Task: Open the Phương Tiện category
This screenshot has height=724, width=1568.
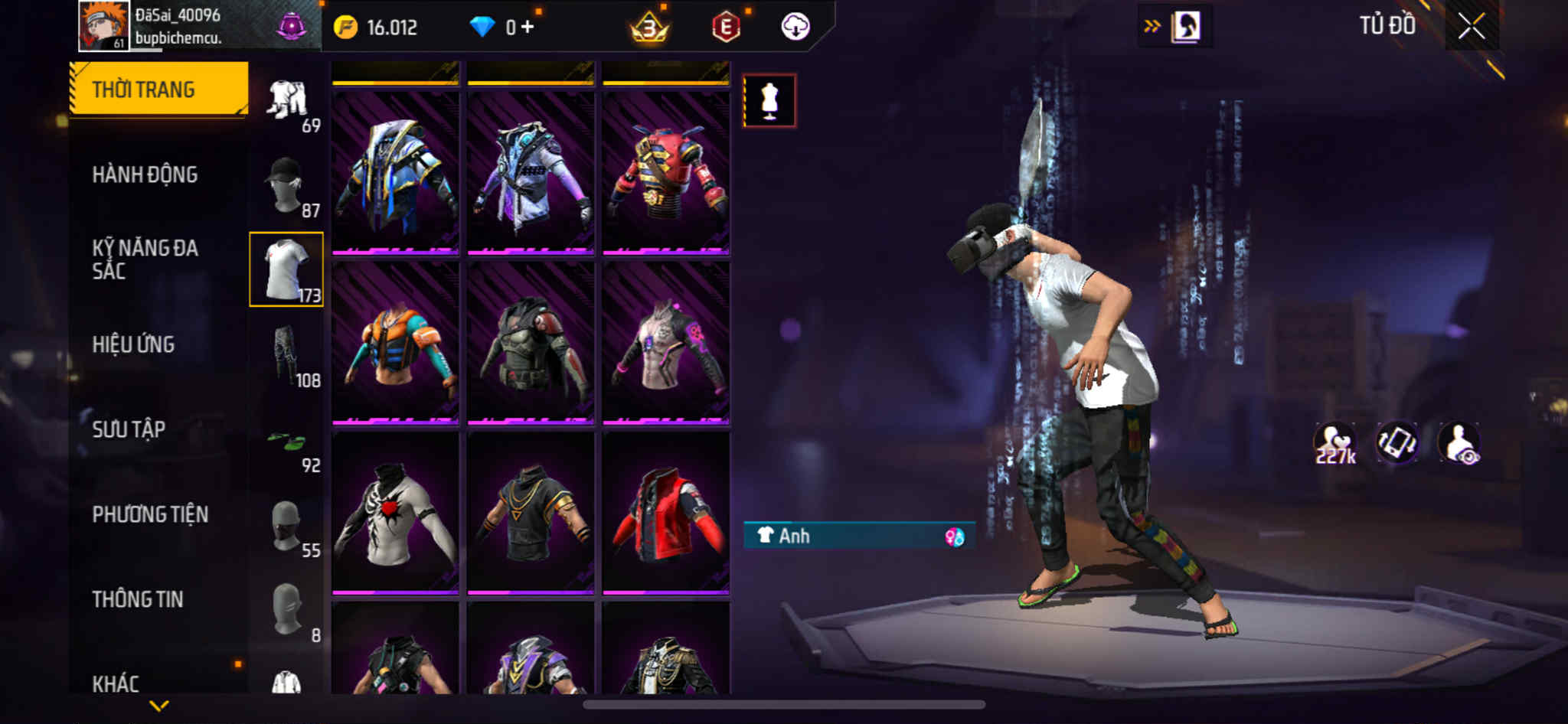Action: (150, 514)
